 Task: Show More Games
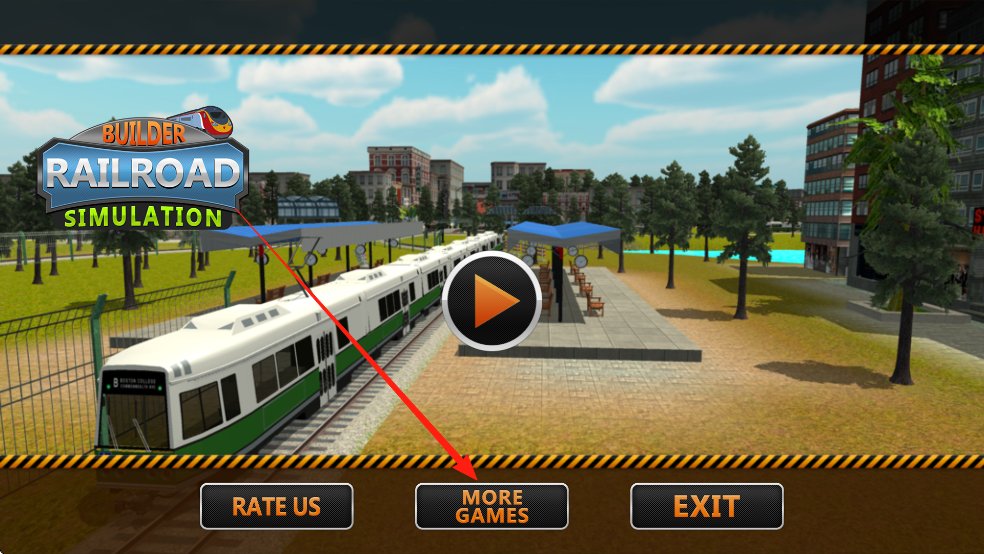(492, 506)
